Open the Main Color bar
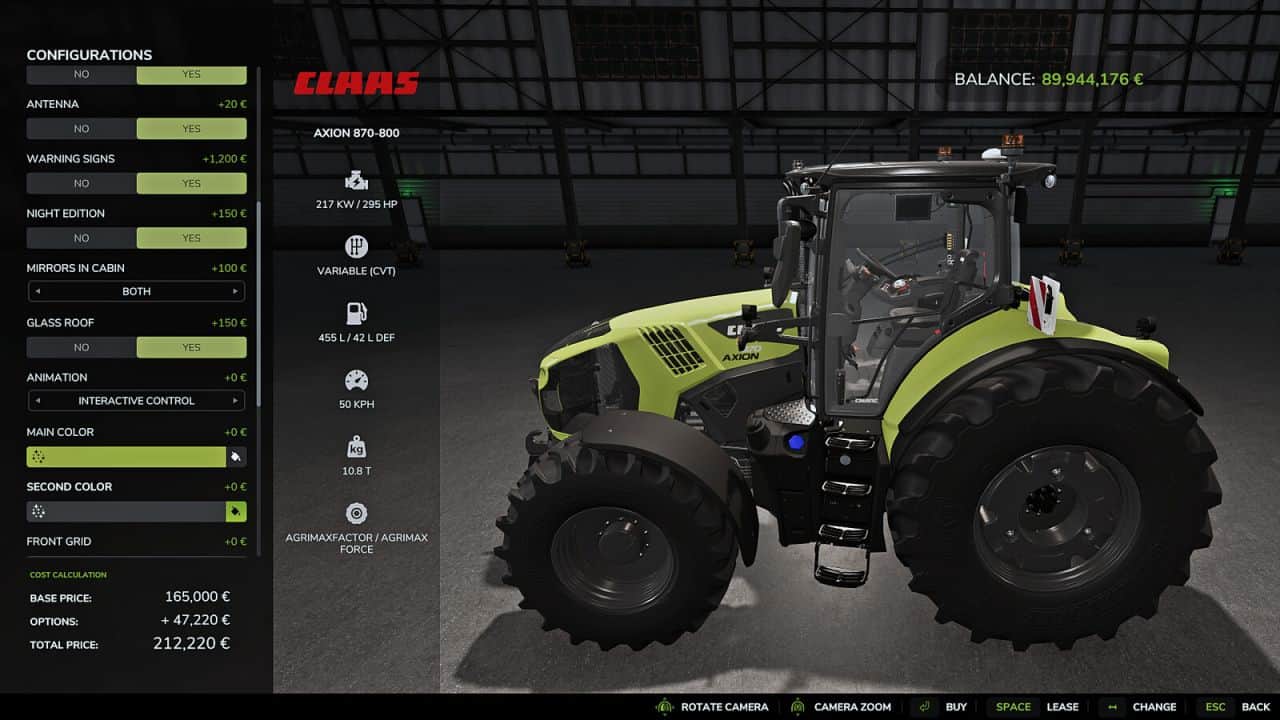The image size is (1280, 720). pos(126,457)
